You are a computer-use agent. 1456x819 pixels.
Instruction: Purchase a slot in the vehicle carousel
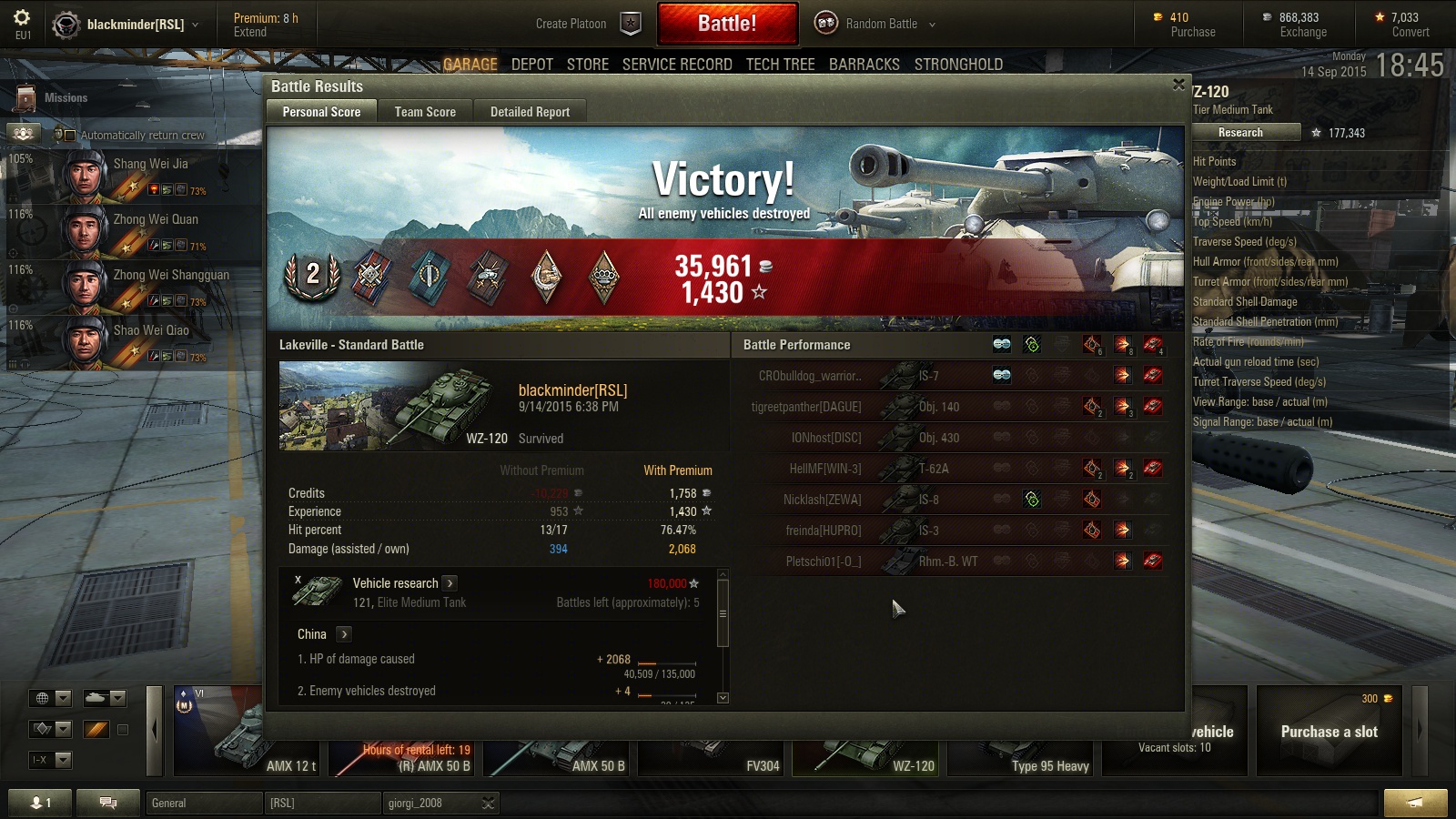click(x=1329, y=732)
